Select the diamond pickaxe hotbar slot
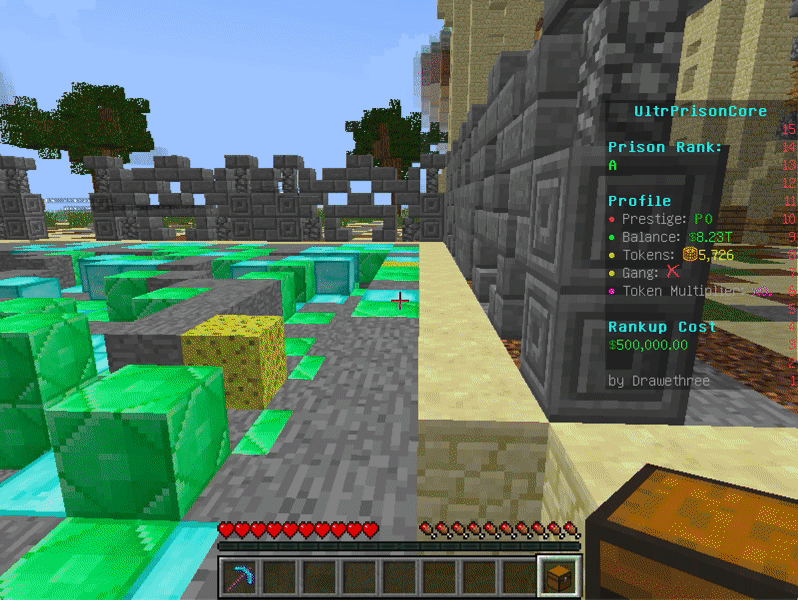The width and height of the screenshot is (798, 600). click(240, 578)
